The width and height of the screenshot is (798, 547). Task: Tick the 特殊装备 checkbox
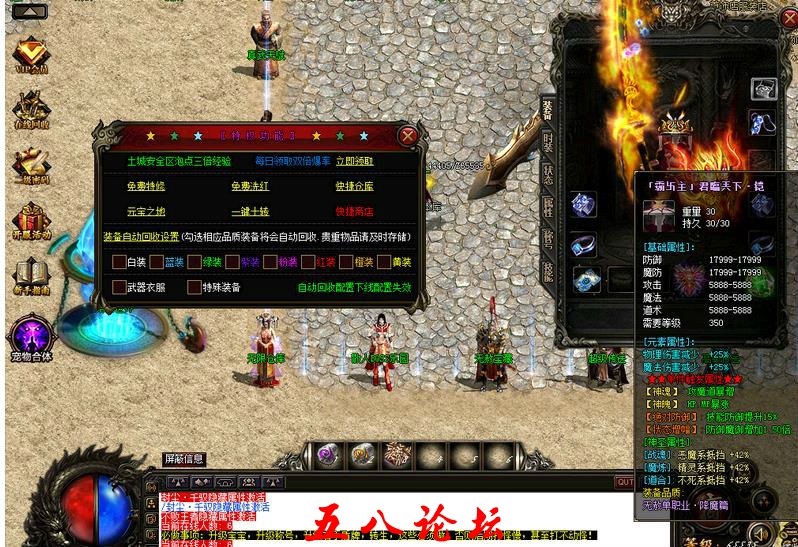(194, 287)
